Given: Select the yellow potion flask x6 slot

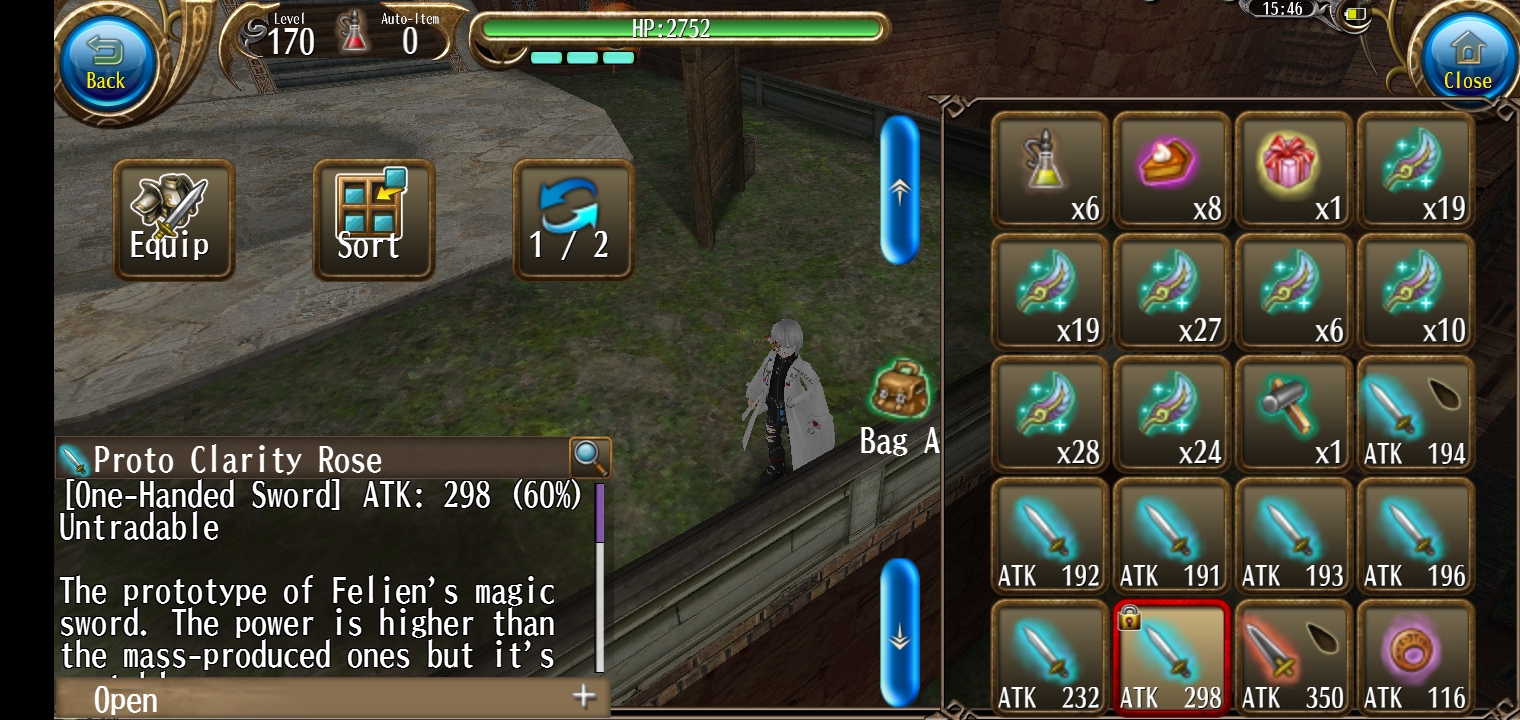Looking at the screenshot, I should click(x=1050, y=169).
